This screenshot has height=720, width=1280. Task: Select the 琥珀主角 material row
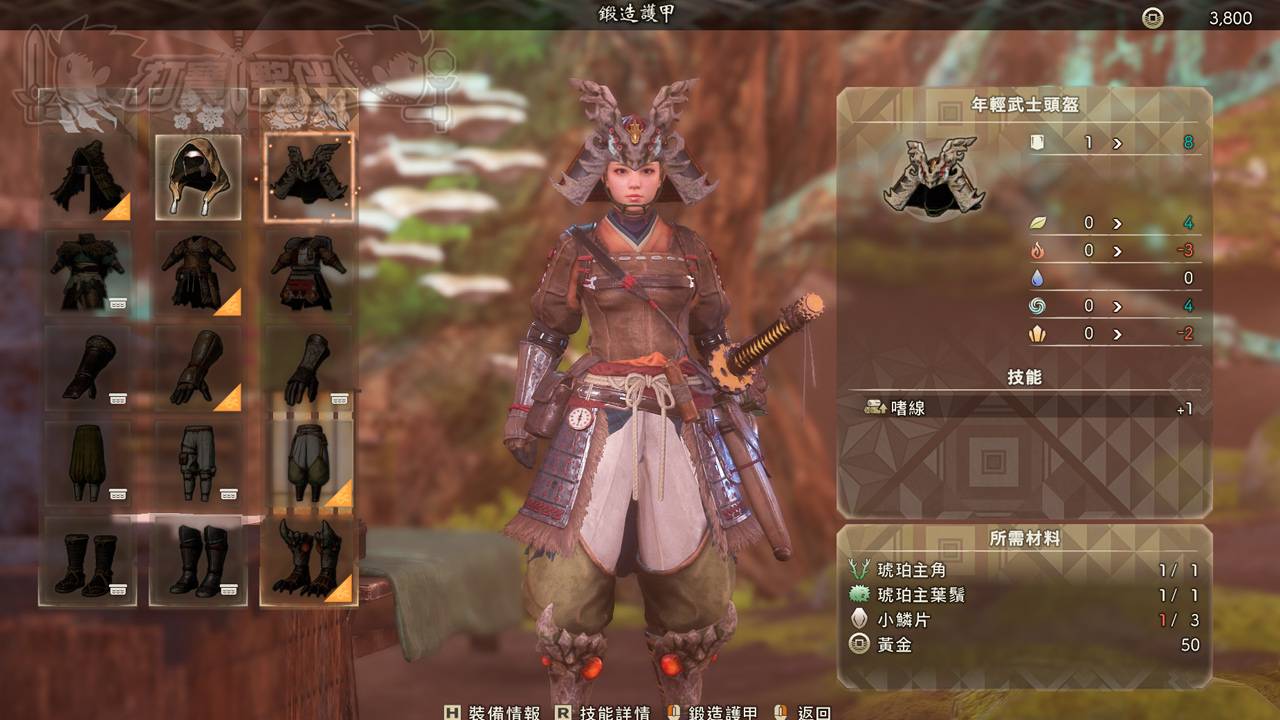tap(1024, 570)
